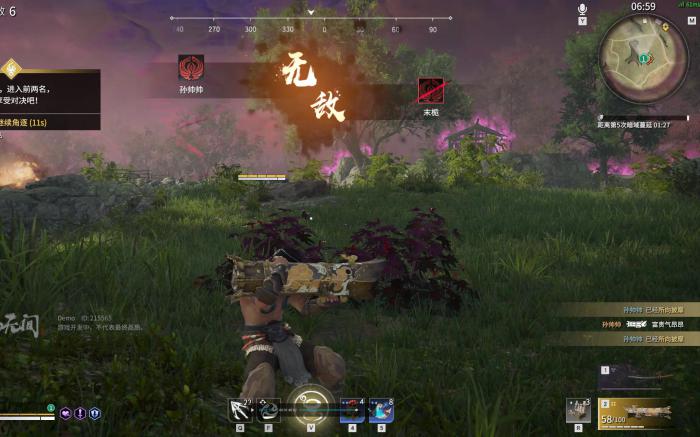The image size is (700, 437).
Task: Click the repair kit item slot
Action: point(575,408)
